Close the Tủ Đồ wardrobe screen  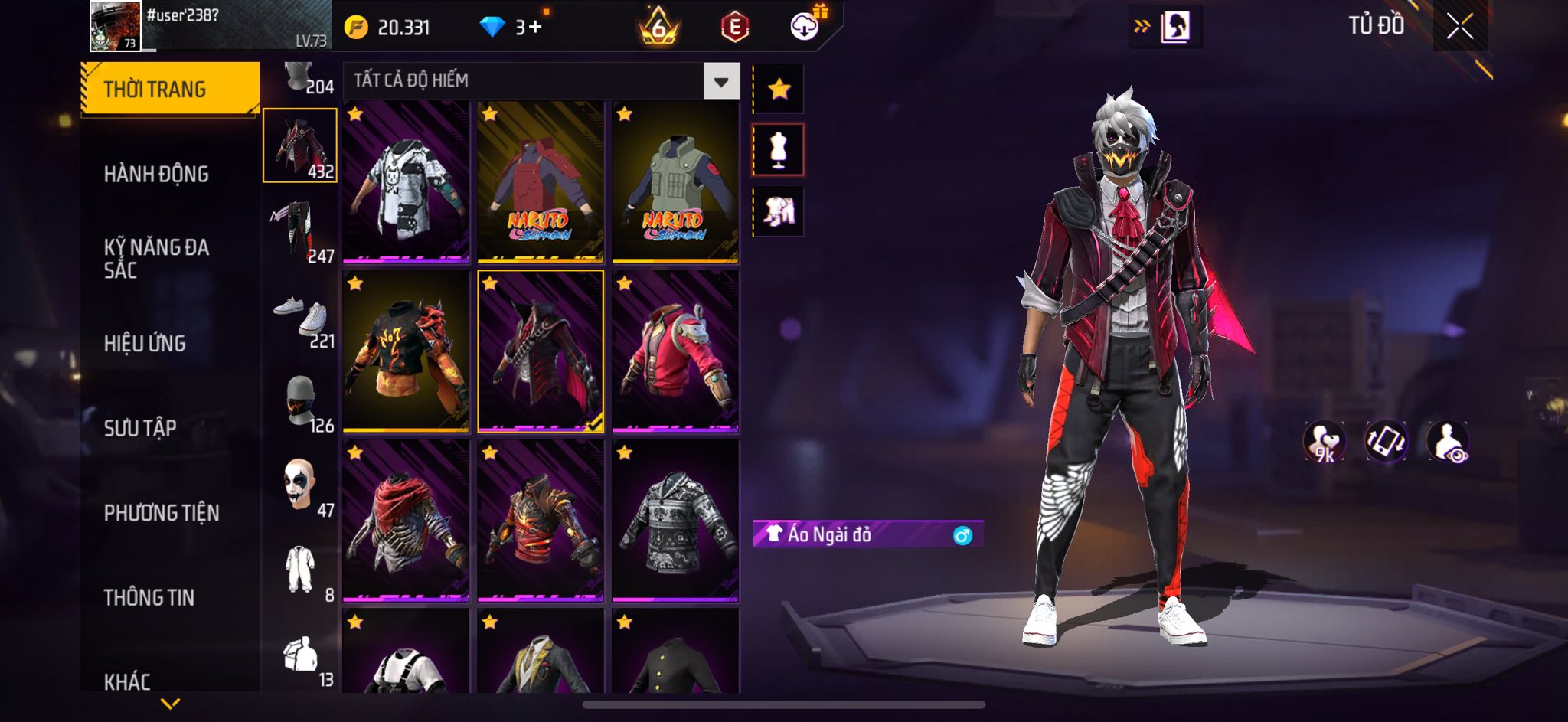tap(1459, 26)
